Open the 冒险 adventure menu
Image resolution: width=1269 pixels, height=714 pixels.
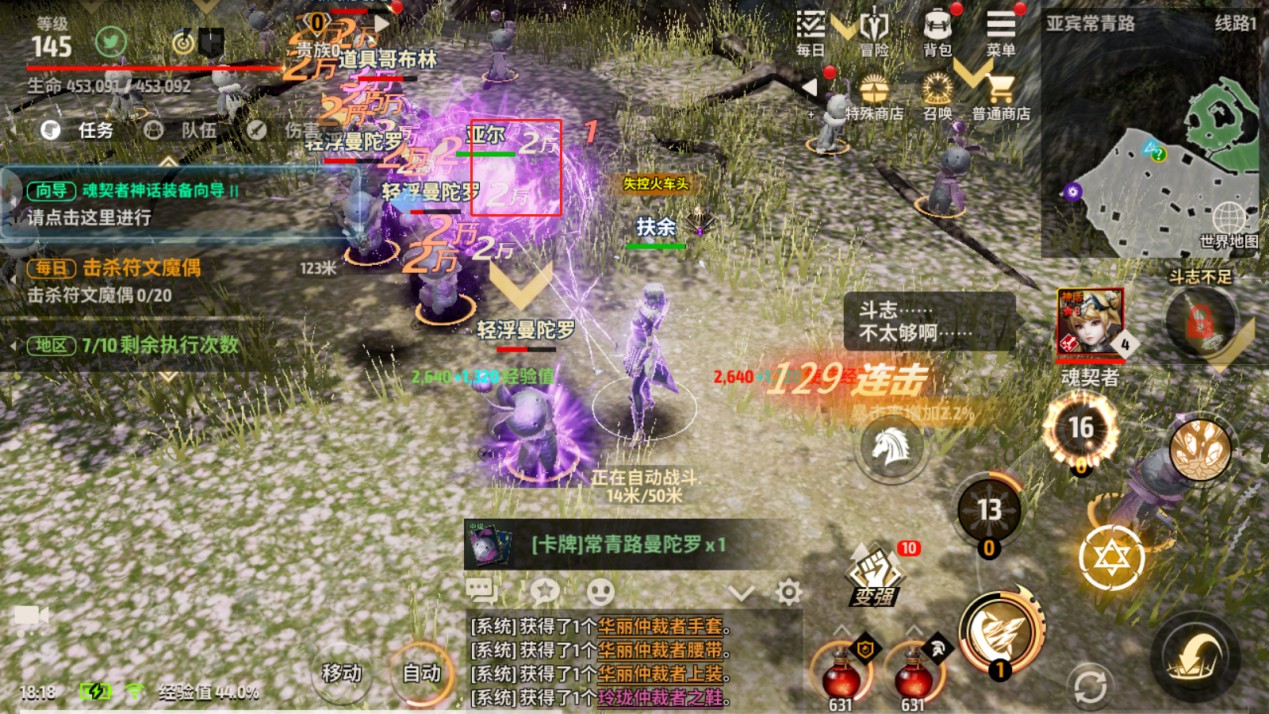[x=874, y=31]
